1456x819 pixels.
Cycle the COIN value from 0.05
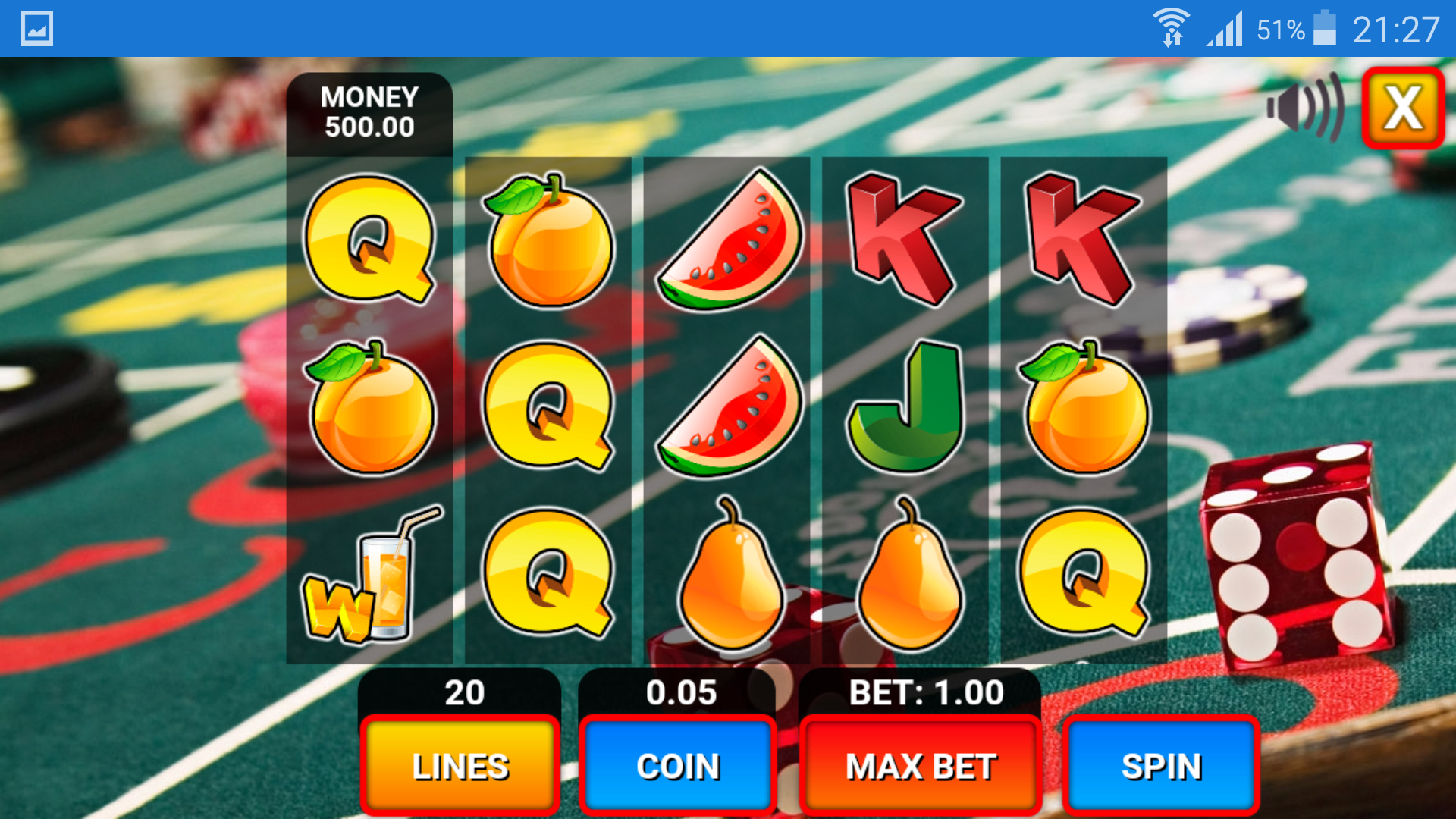coord(677,766)
